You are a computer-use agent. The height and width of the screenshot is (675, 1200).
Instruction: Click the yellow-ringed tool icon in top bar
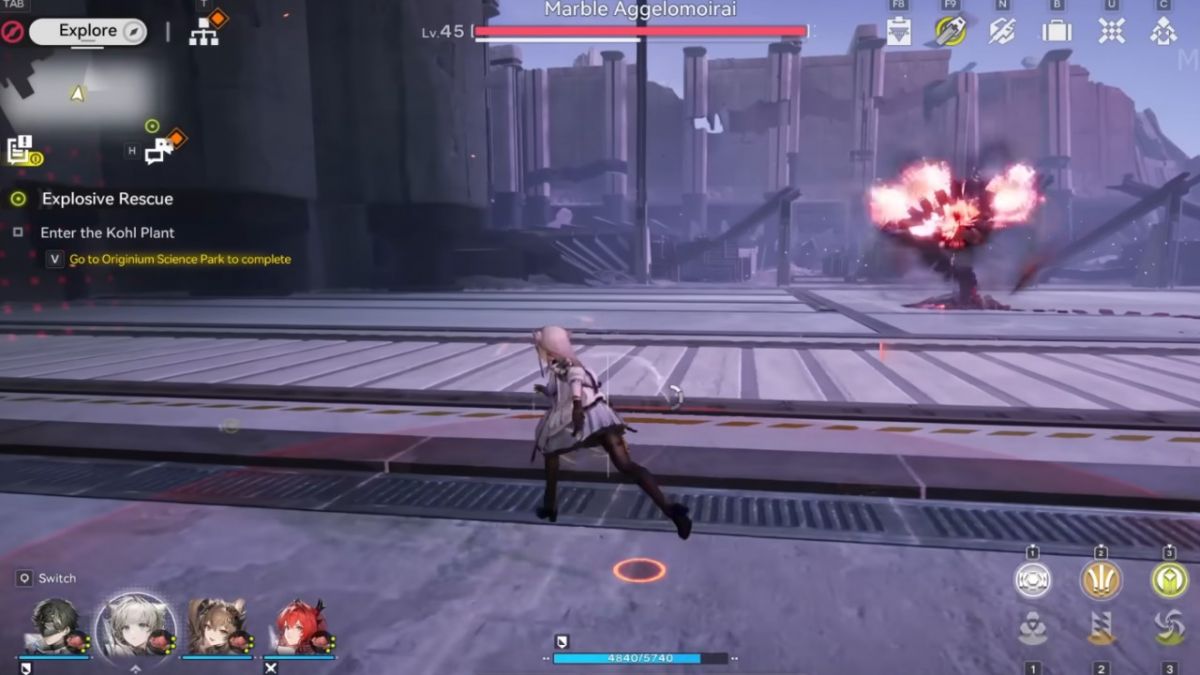tap(950, 31)
